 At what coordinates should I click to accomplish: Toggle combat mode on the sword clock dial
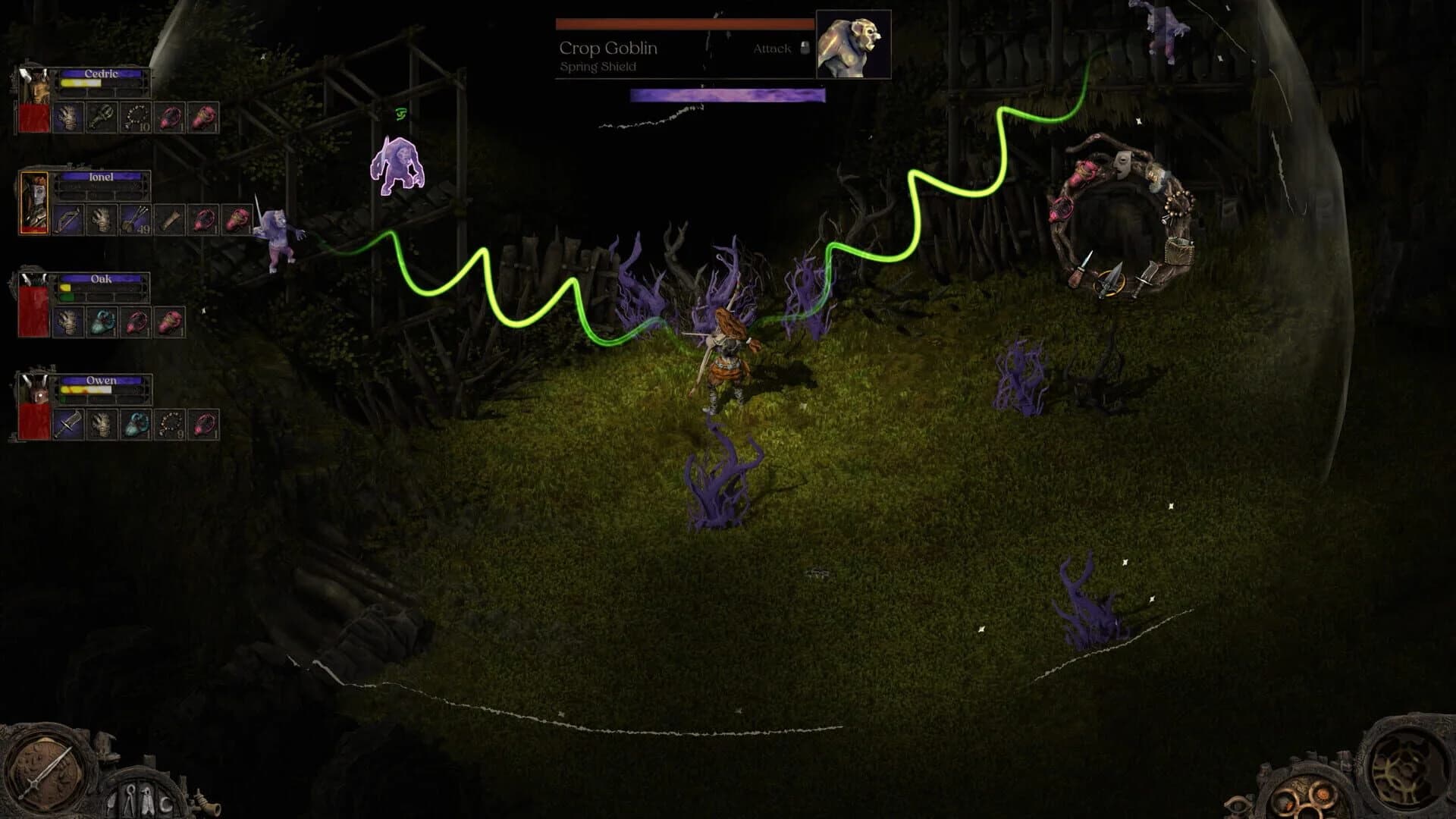coord(46,772)
